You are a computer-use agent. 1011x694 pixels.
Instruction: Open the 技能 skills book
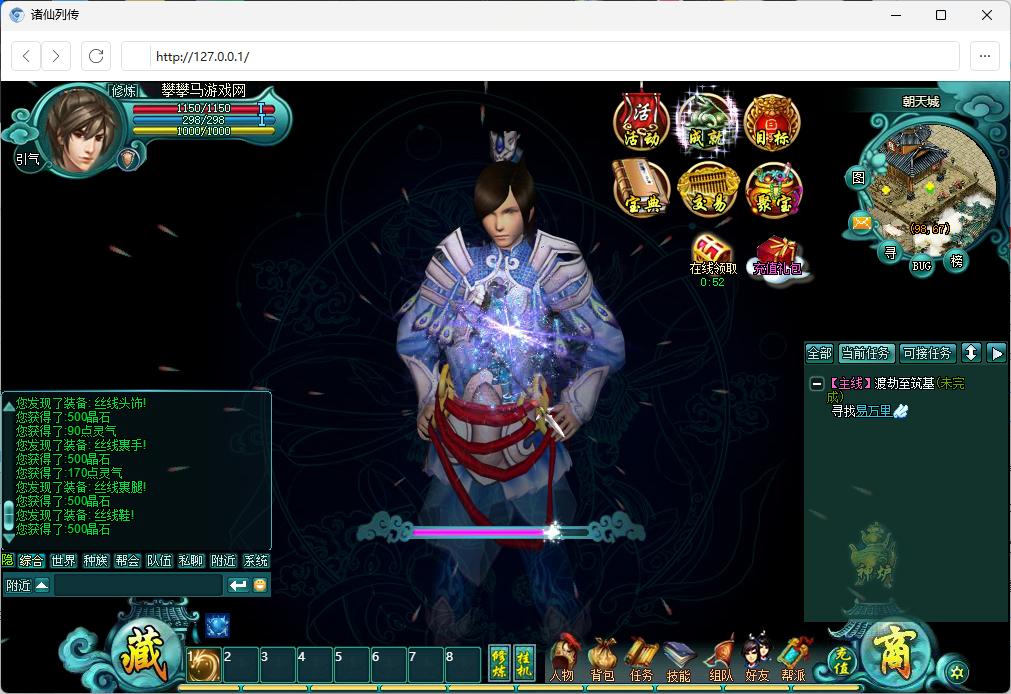pyautogui.click(x=678, y=659)
